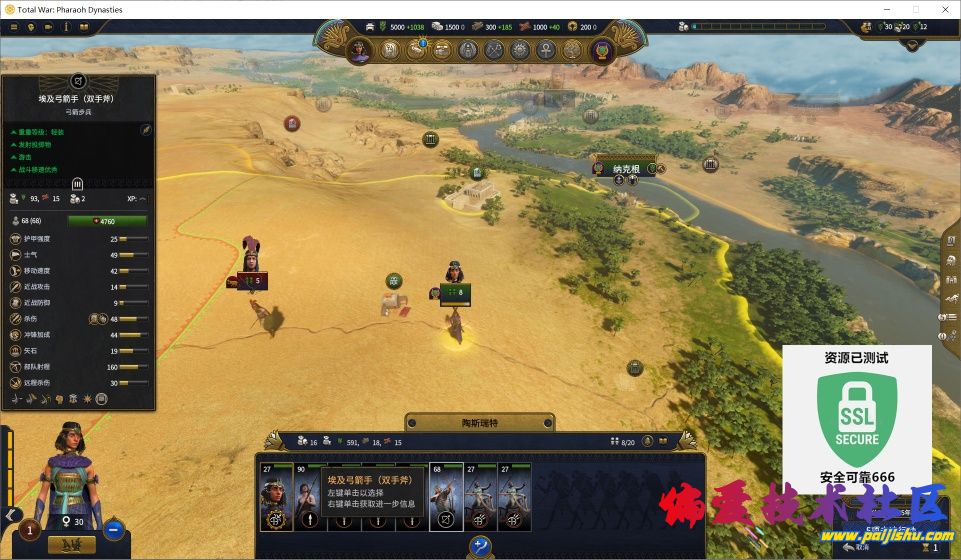Click the recruit units button below army panel

tap(481, 545)
